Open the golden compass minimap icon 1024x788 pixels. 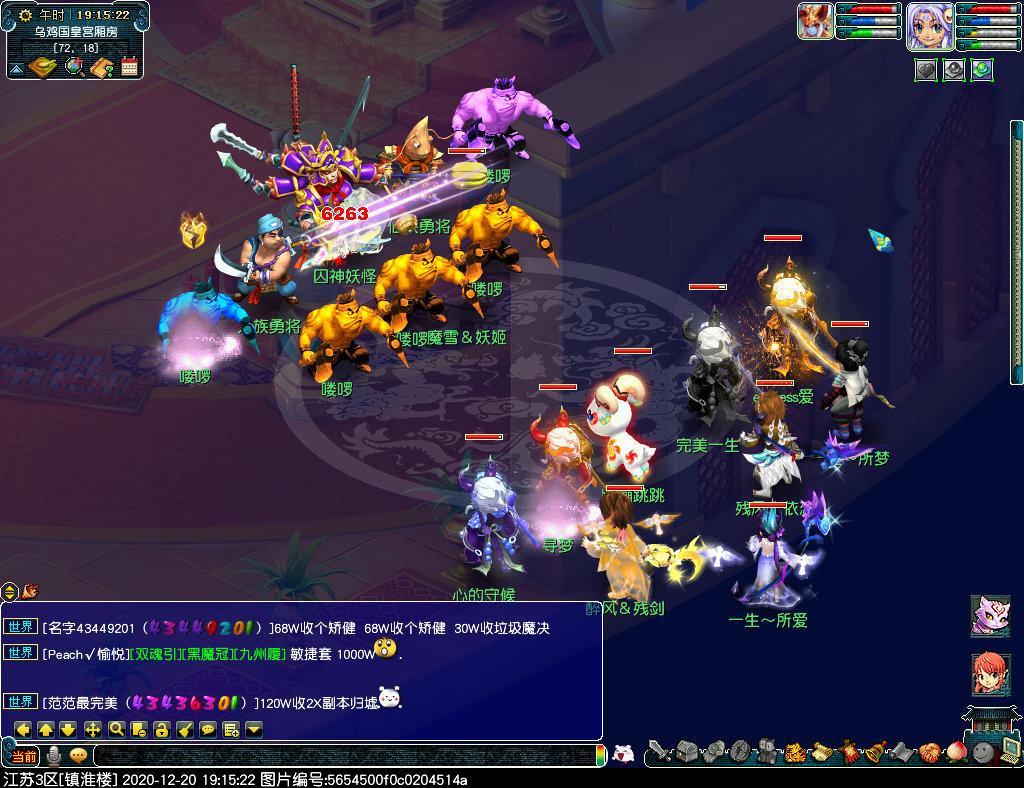(x=42, y=67)
